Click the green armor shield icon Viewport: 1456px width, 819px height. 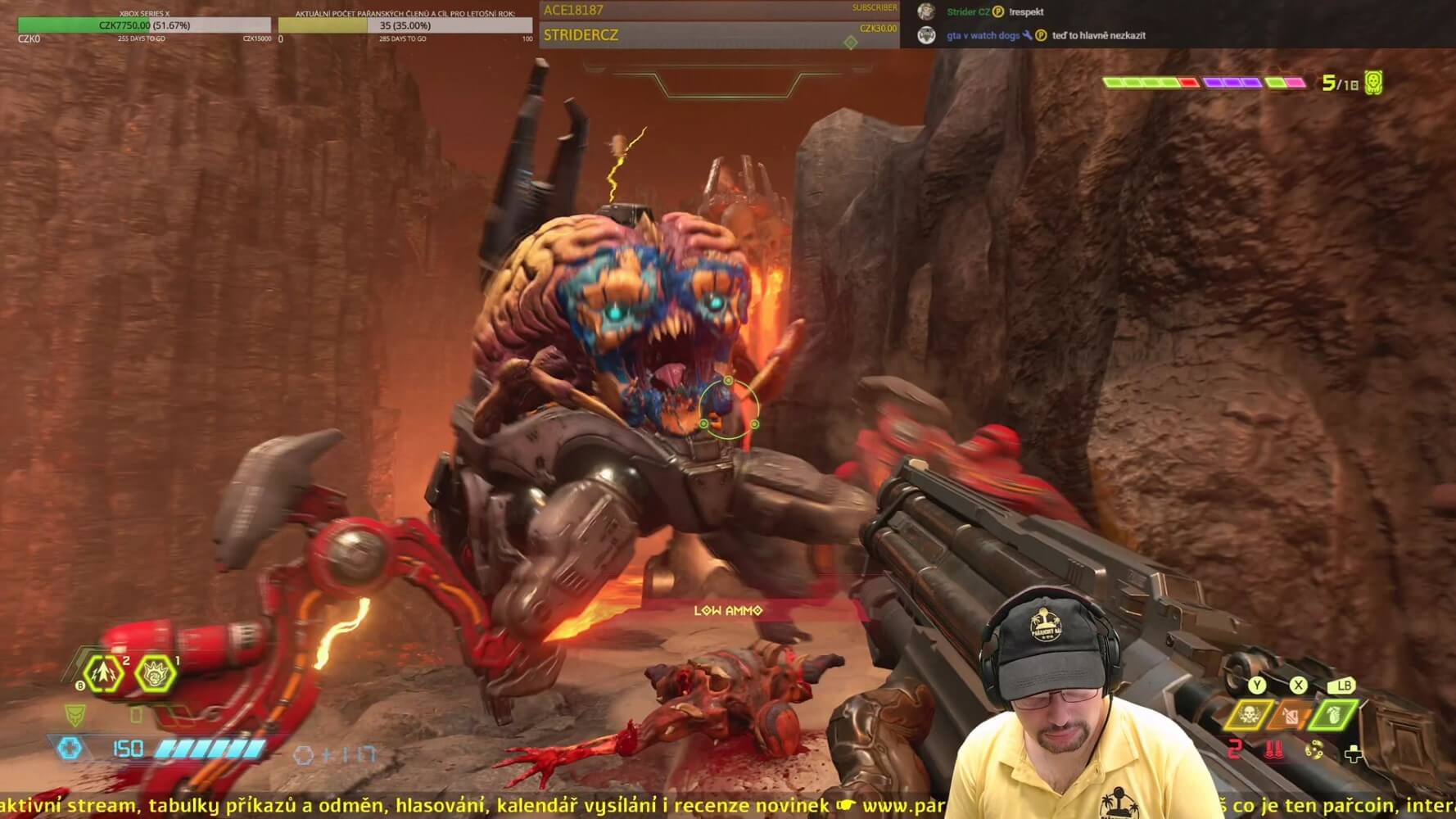[75, 715]
